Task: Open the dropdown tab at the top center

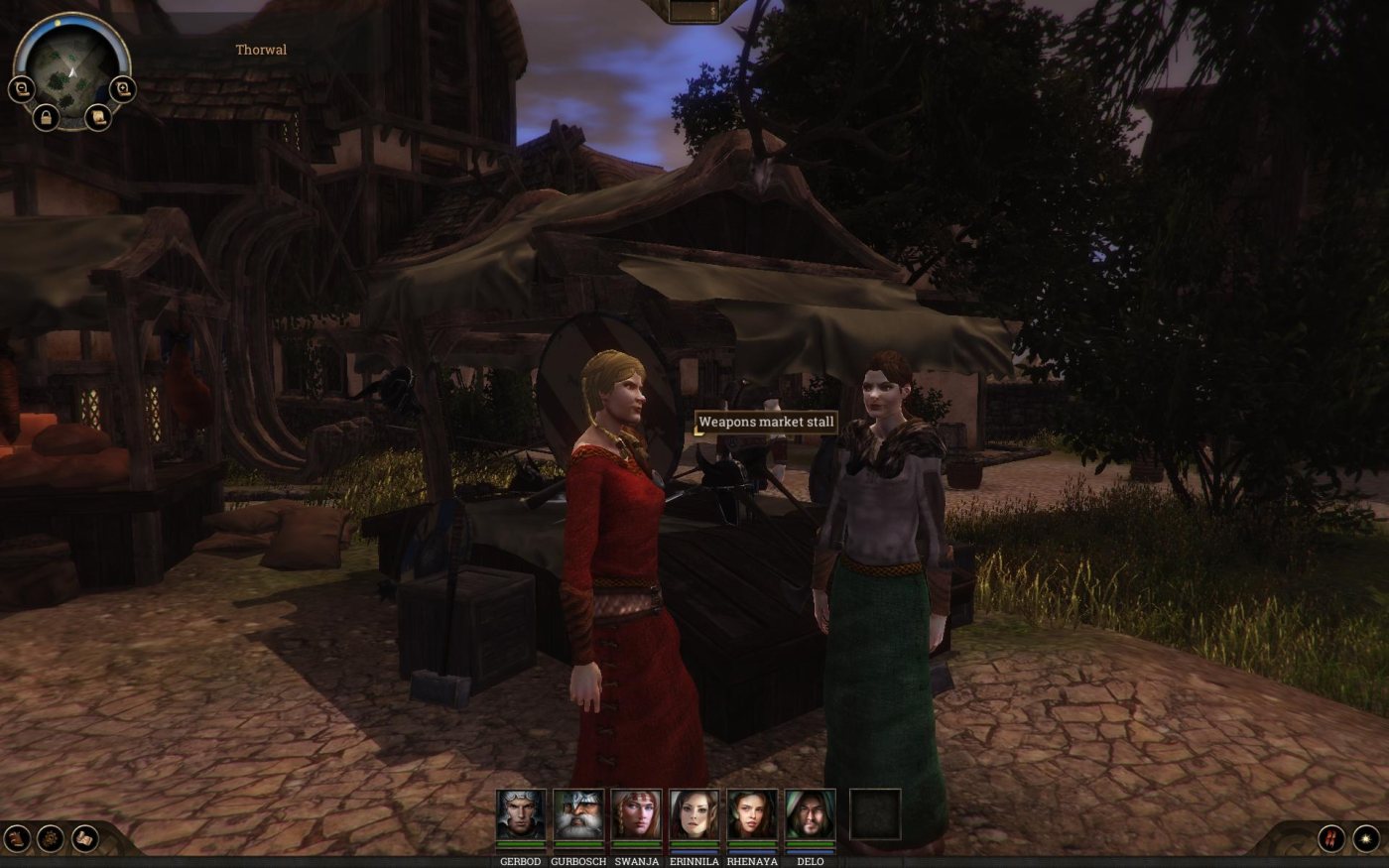Action: (x=694, y=11)
